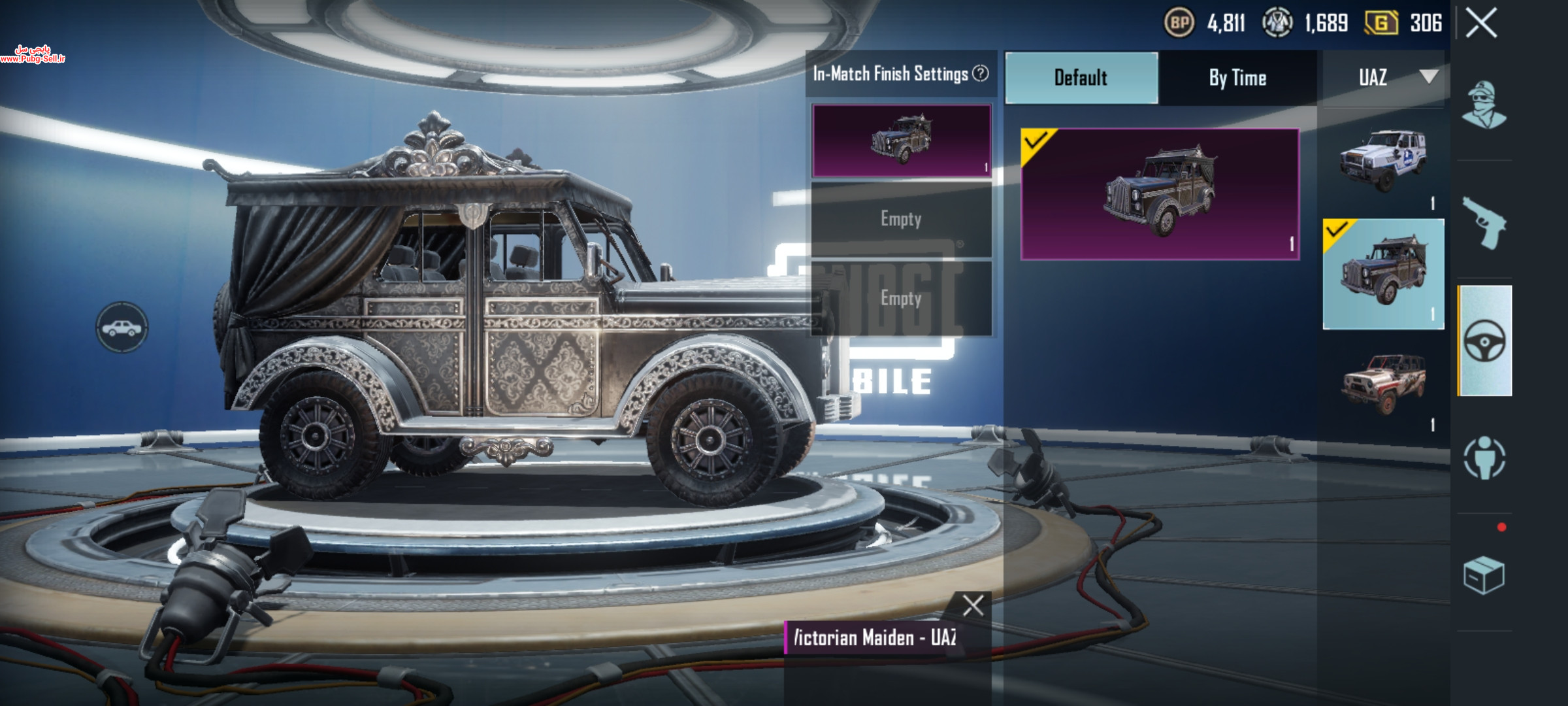Open the box items category
This screenshot has height=706, width=1568.
click(1484, 575)
